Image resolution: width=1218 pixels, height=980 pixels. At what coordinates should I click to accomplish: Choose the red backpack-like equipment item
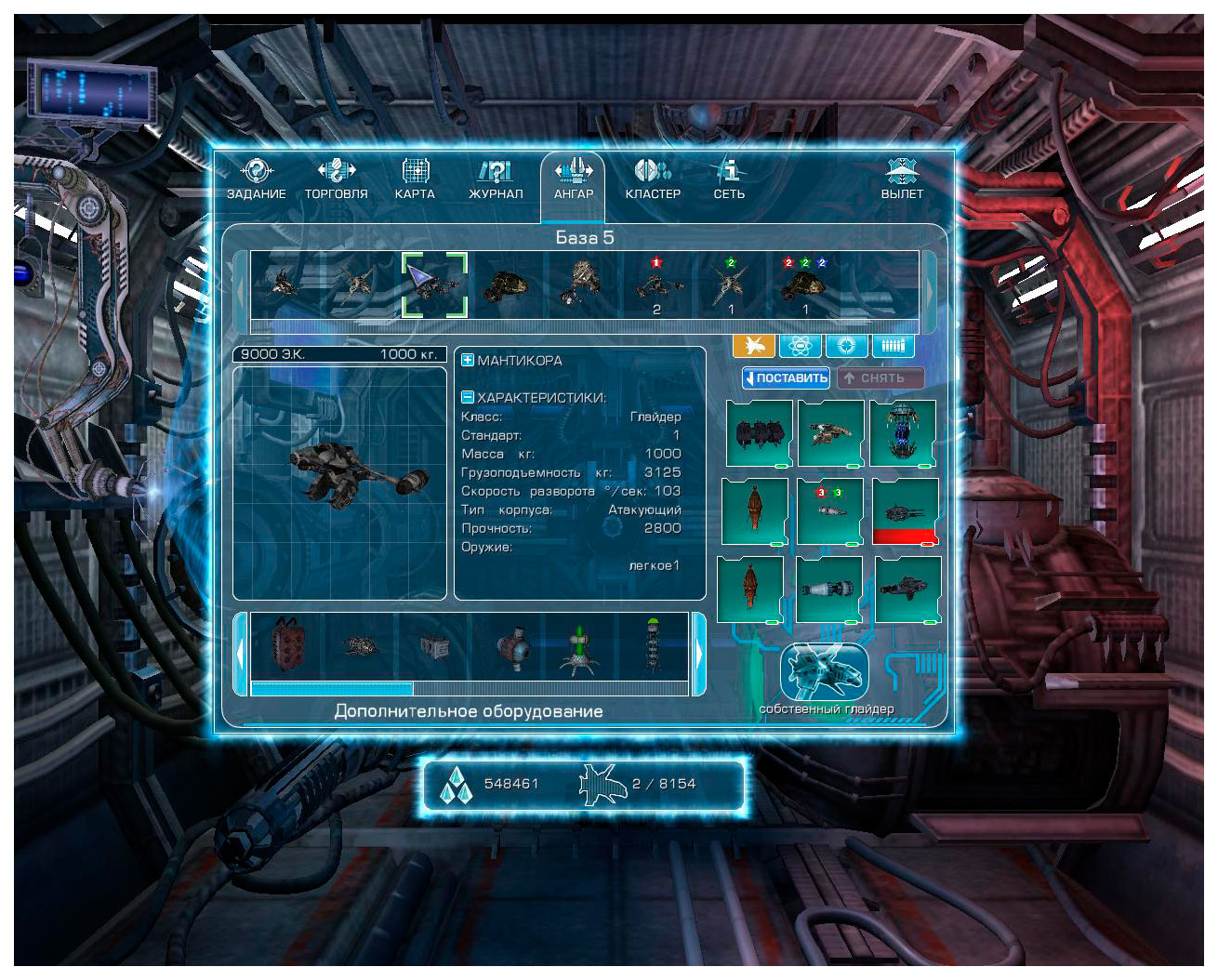(285, 646)
